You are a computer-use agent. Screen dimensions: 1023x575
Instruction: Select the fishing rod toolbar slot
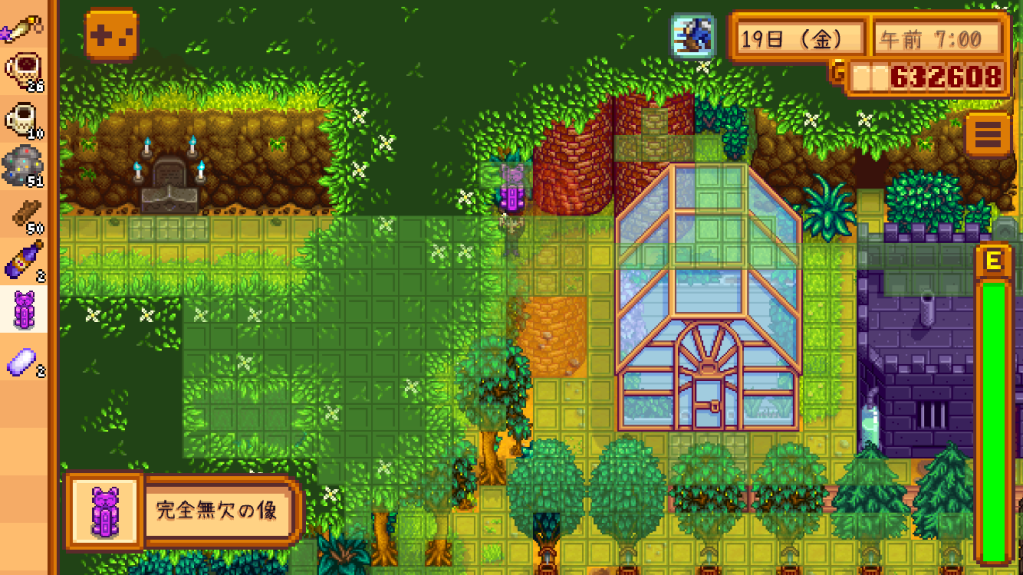25,22
